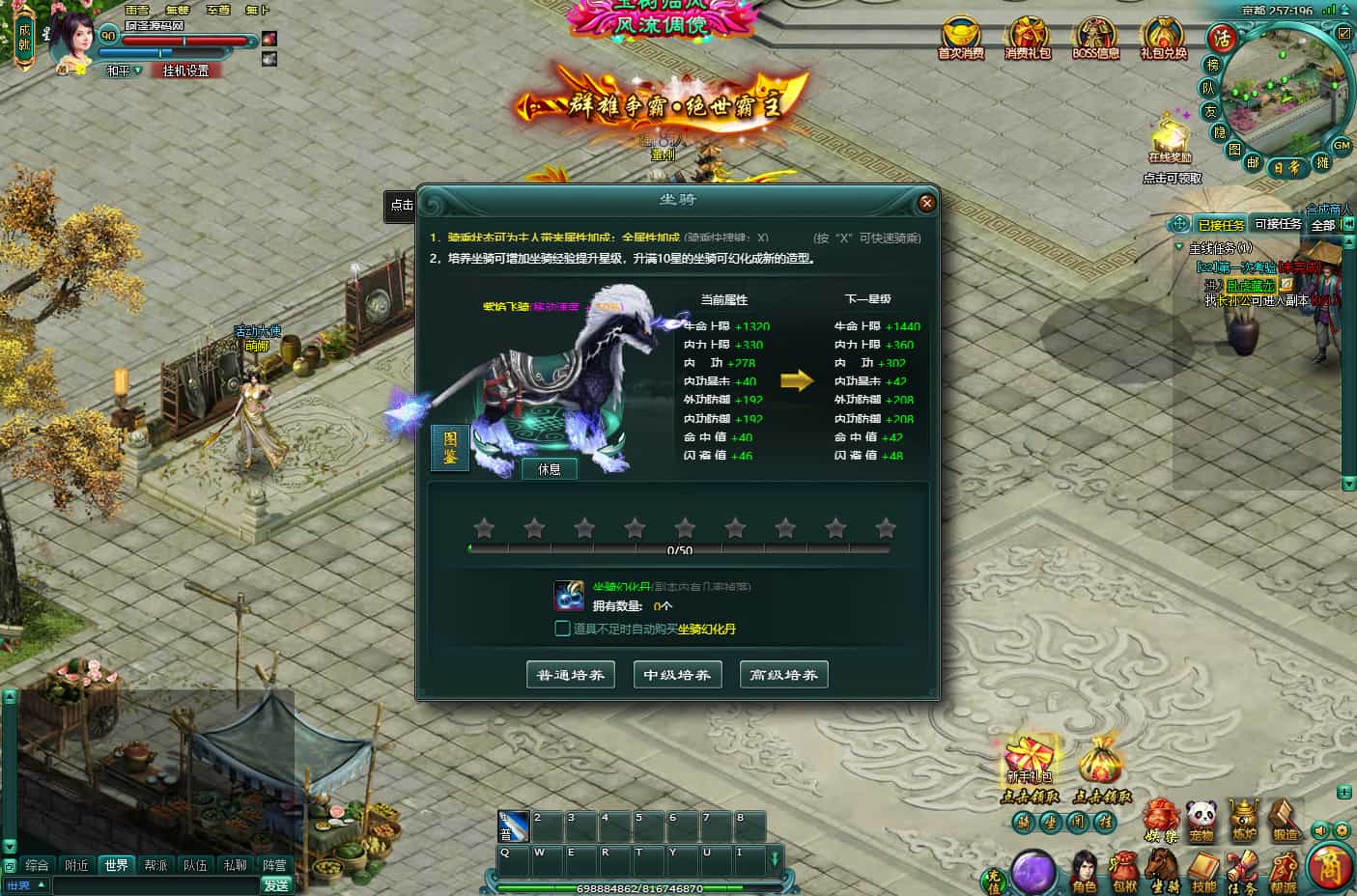1357x896 pixels.
Task: Open the 挂机设置 auto-battle settings
Action: click(185, 70)
